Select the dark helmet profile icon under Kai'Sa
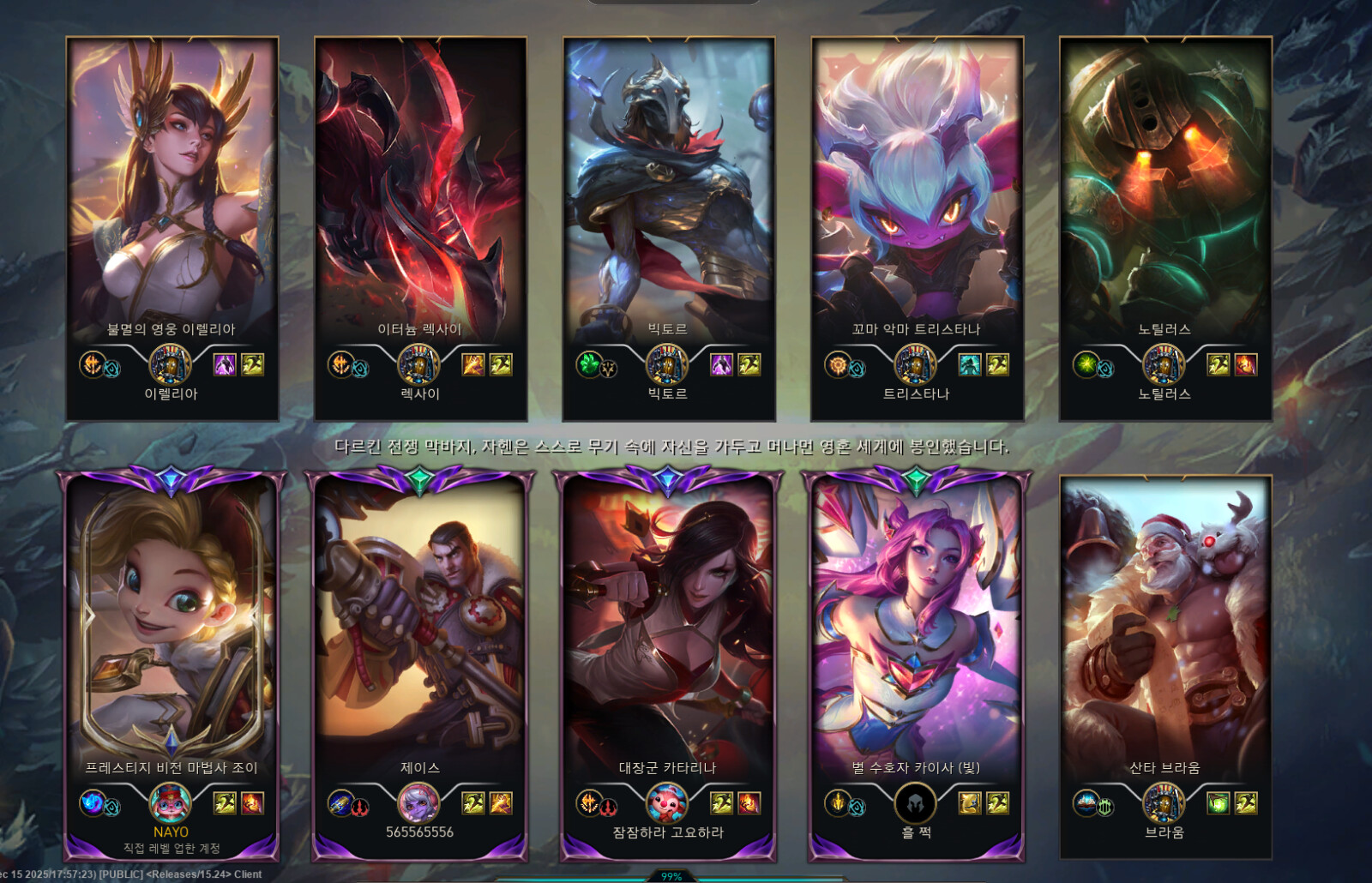The height and width of the screenshot is (883, 1372). click(x=916, y=803)
